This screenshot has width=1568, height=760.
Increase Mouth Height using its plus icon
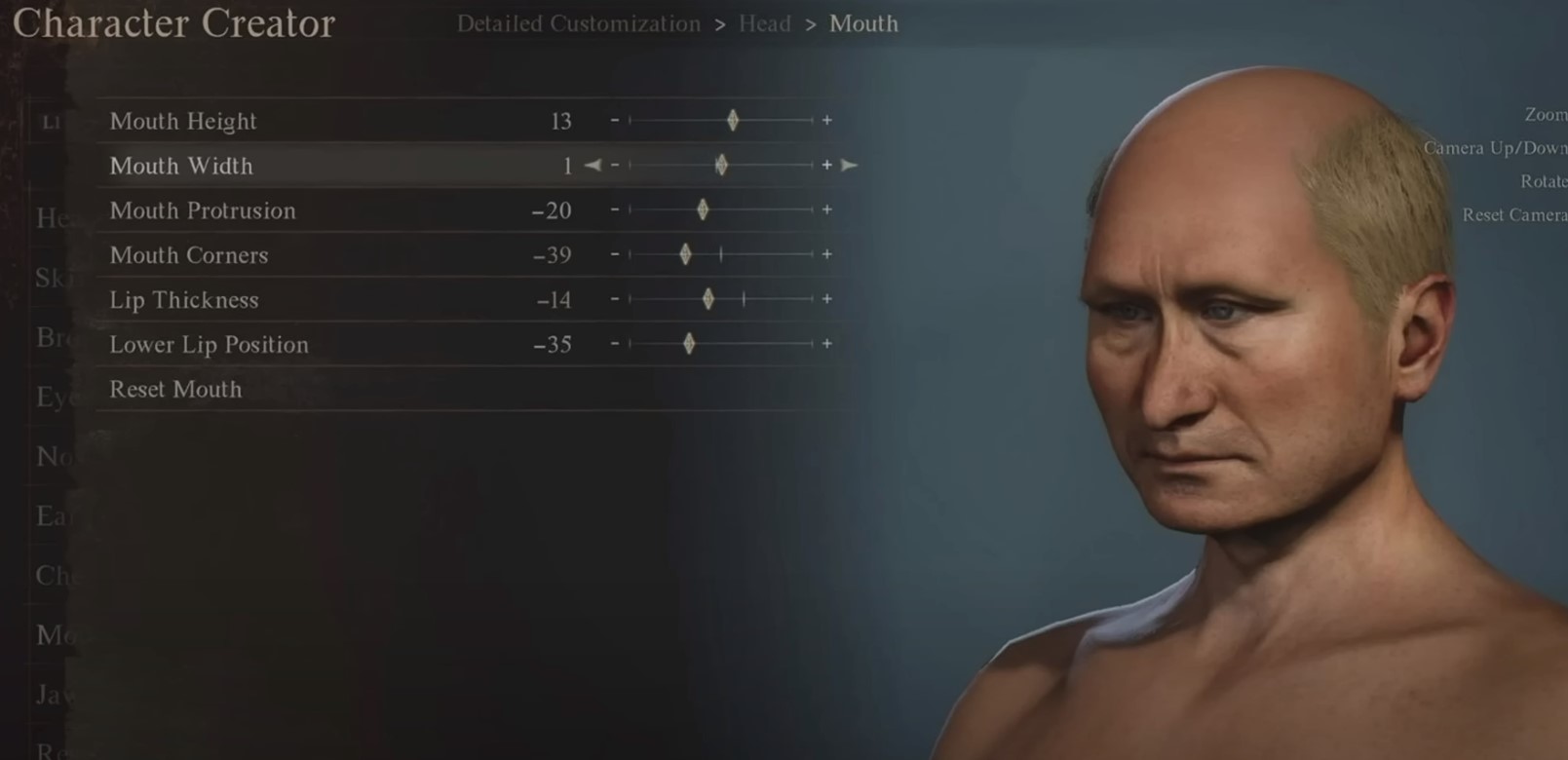(x=827, y=121)
